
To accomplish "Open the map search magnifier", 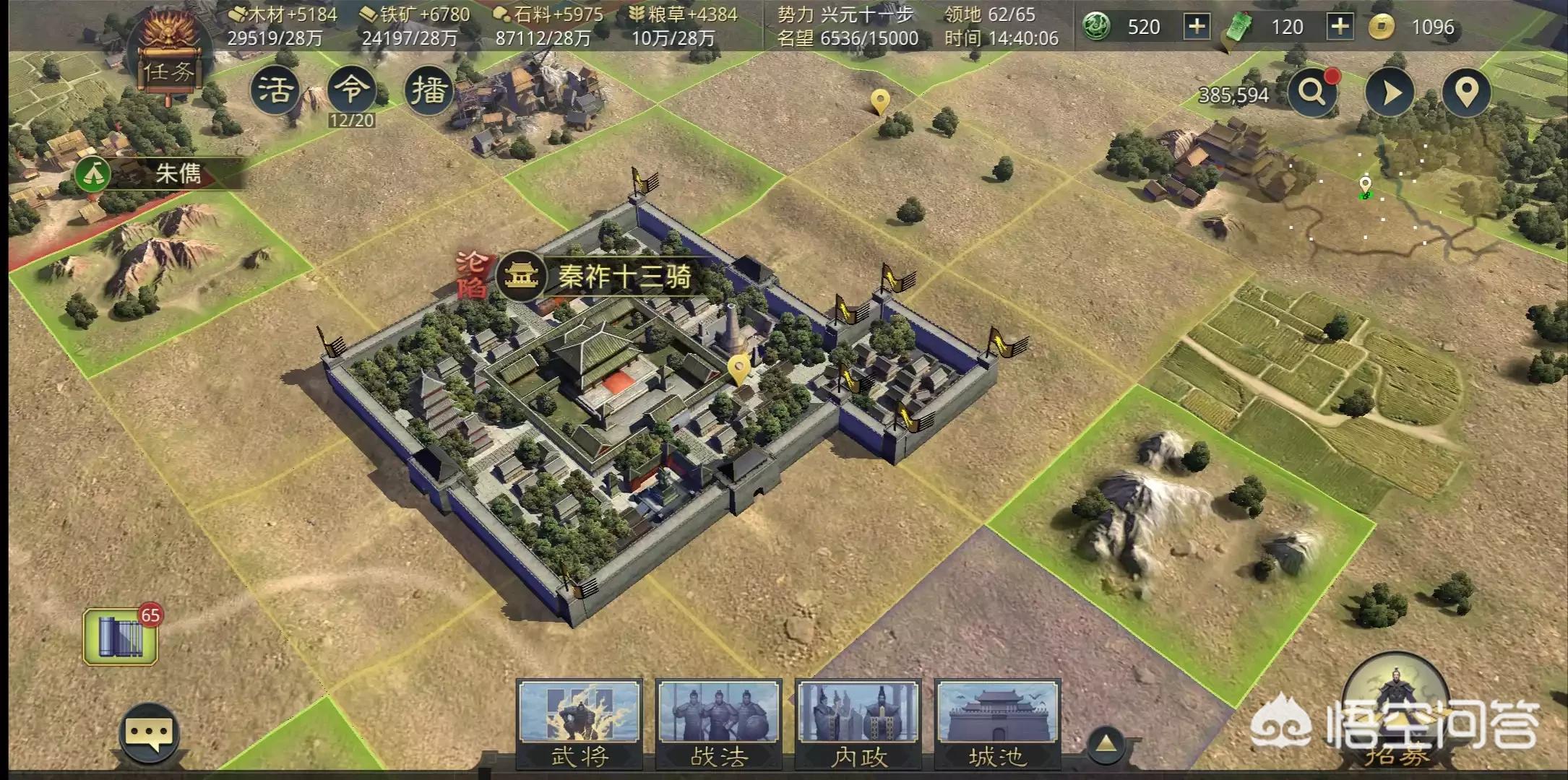I will 1312,92.
